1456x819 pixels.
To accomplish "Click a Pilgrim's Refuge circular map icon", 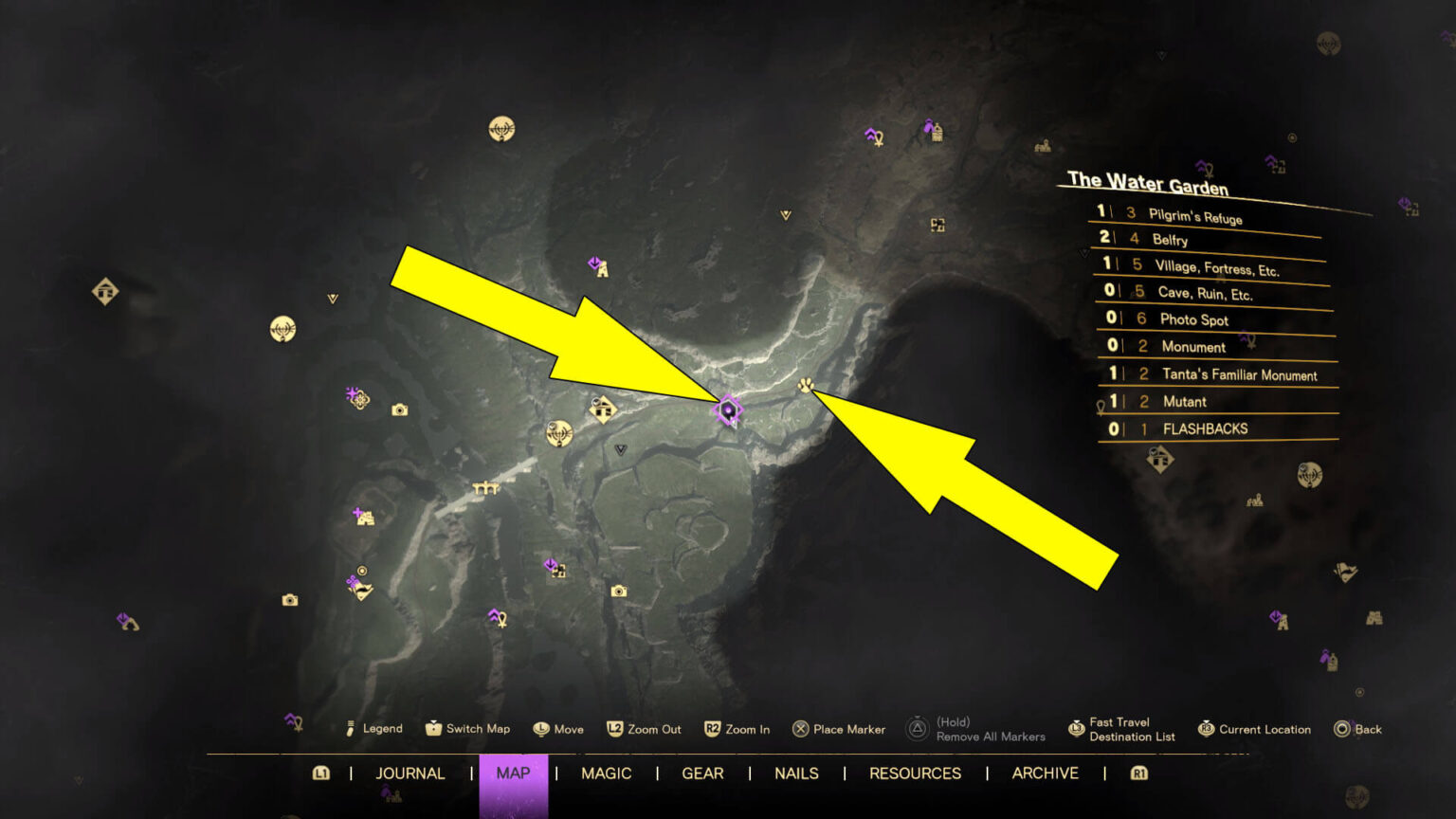I will 282,330.
